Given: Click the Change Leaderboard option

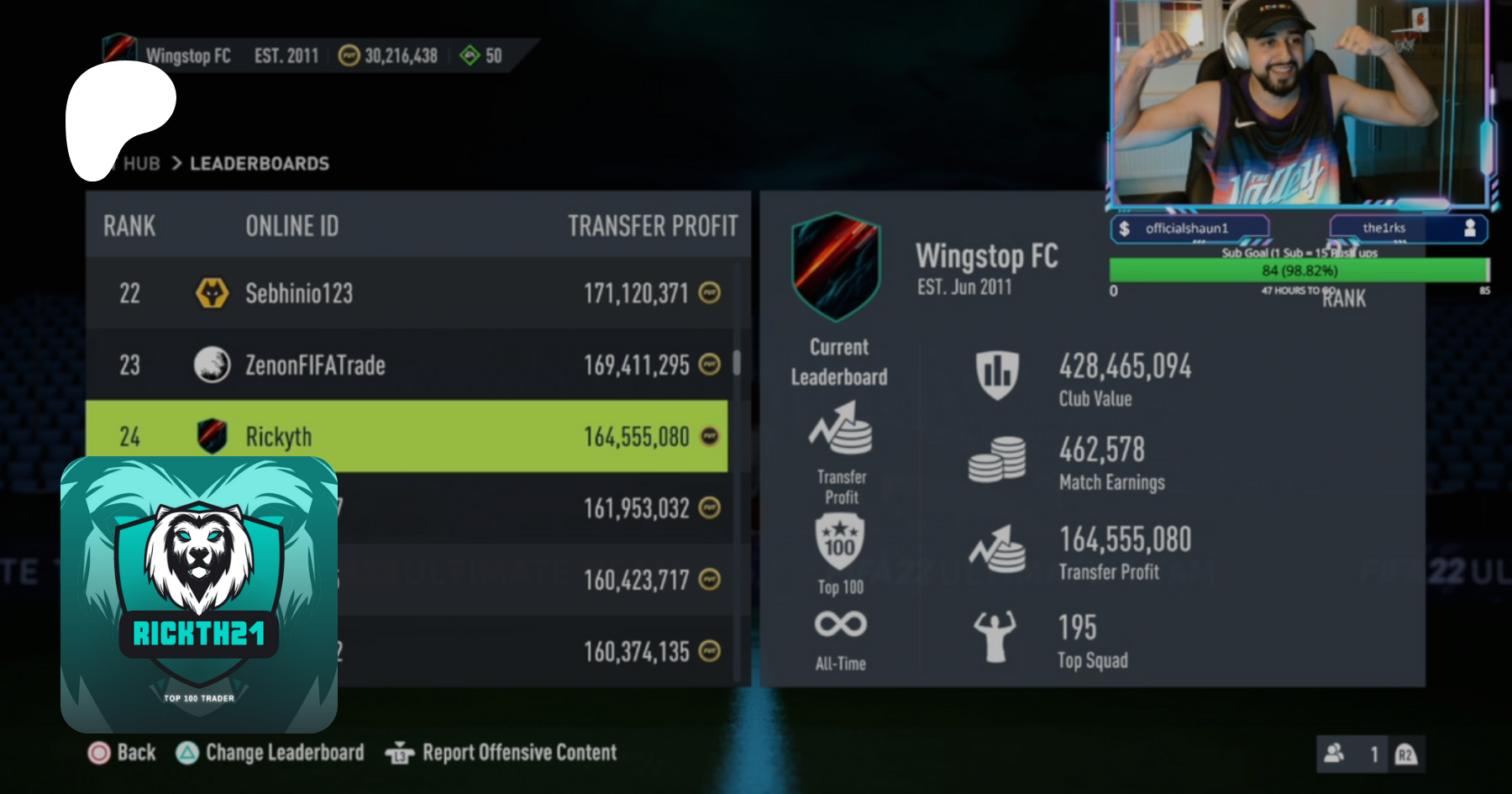Looking at the screenshot, I should pos(270,753).
